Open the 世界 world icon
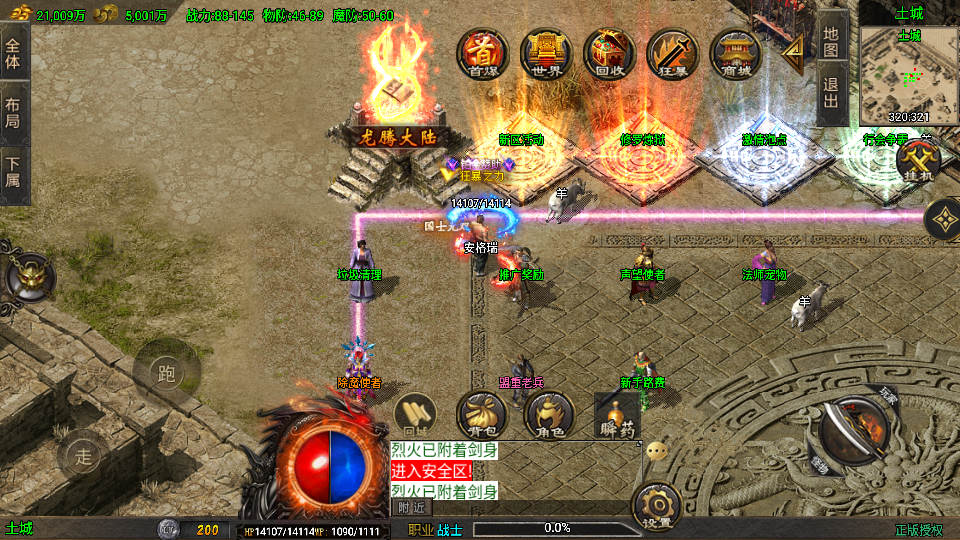 click(546, 53)
